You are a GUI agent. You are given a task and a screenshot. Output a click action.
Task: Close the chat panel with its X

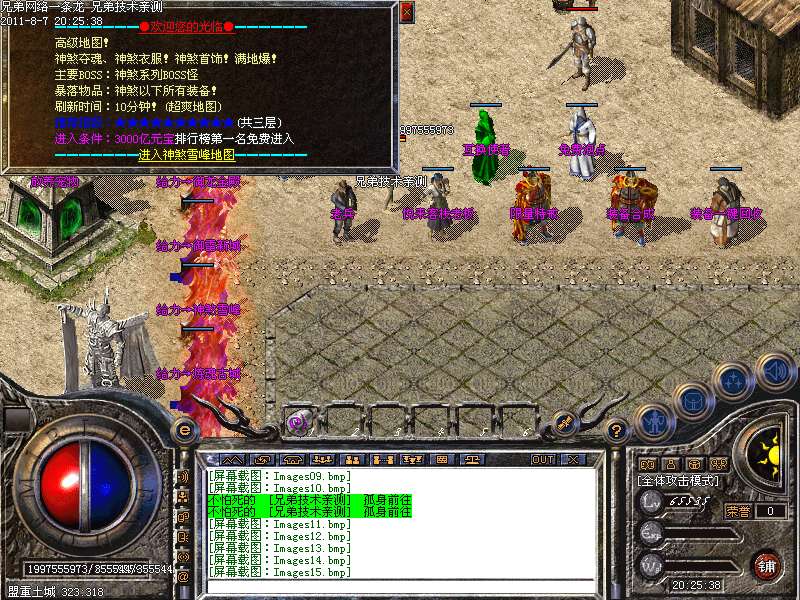[x=573, y=459]
